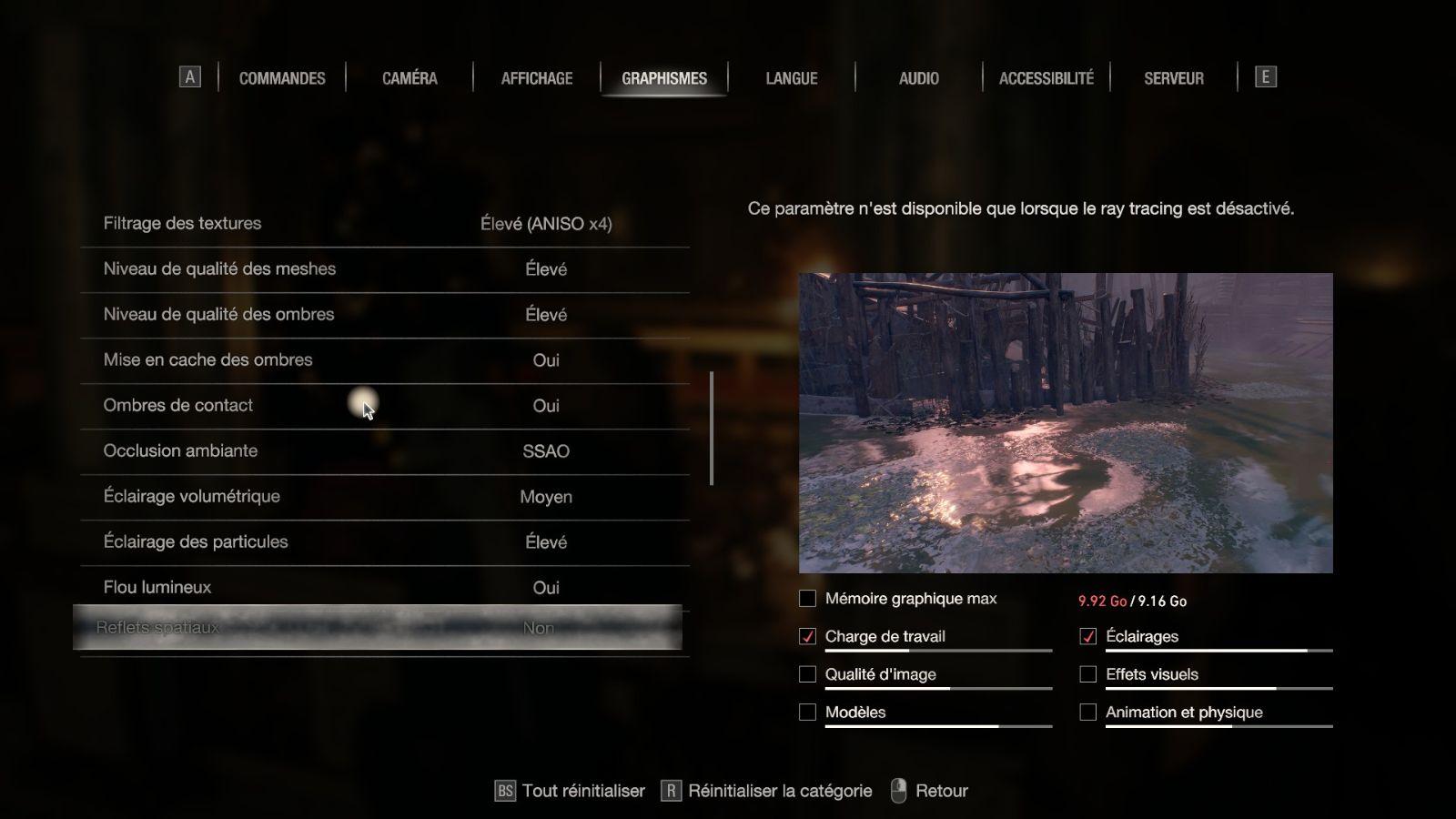
Task: Go to the Accessibilité tab
Action: (x=1046, y=78)
